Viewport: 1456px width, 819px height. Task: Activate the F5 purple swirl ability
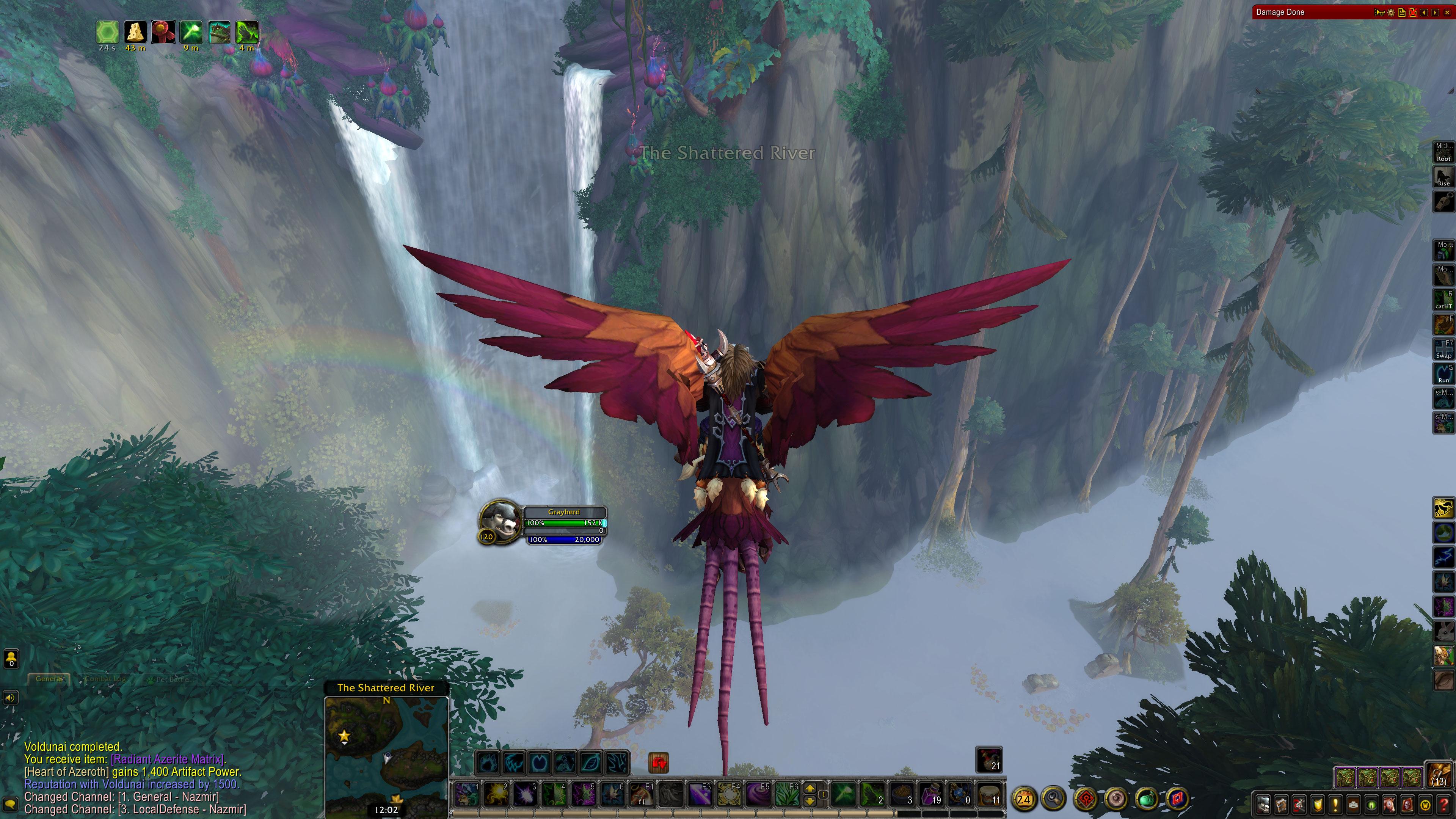click(x=757, y=794)
